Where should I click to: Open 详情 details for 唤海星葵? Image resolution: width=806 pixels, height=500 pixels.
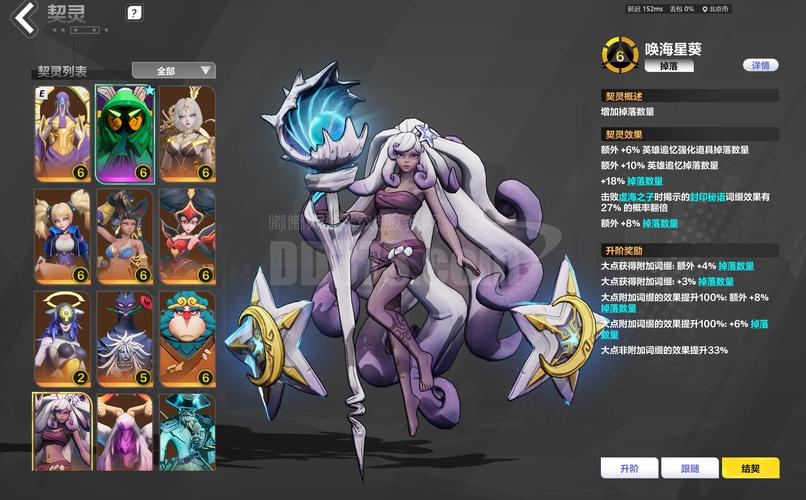tap(760, 65)
